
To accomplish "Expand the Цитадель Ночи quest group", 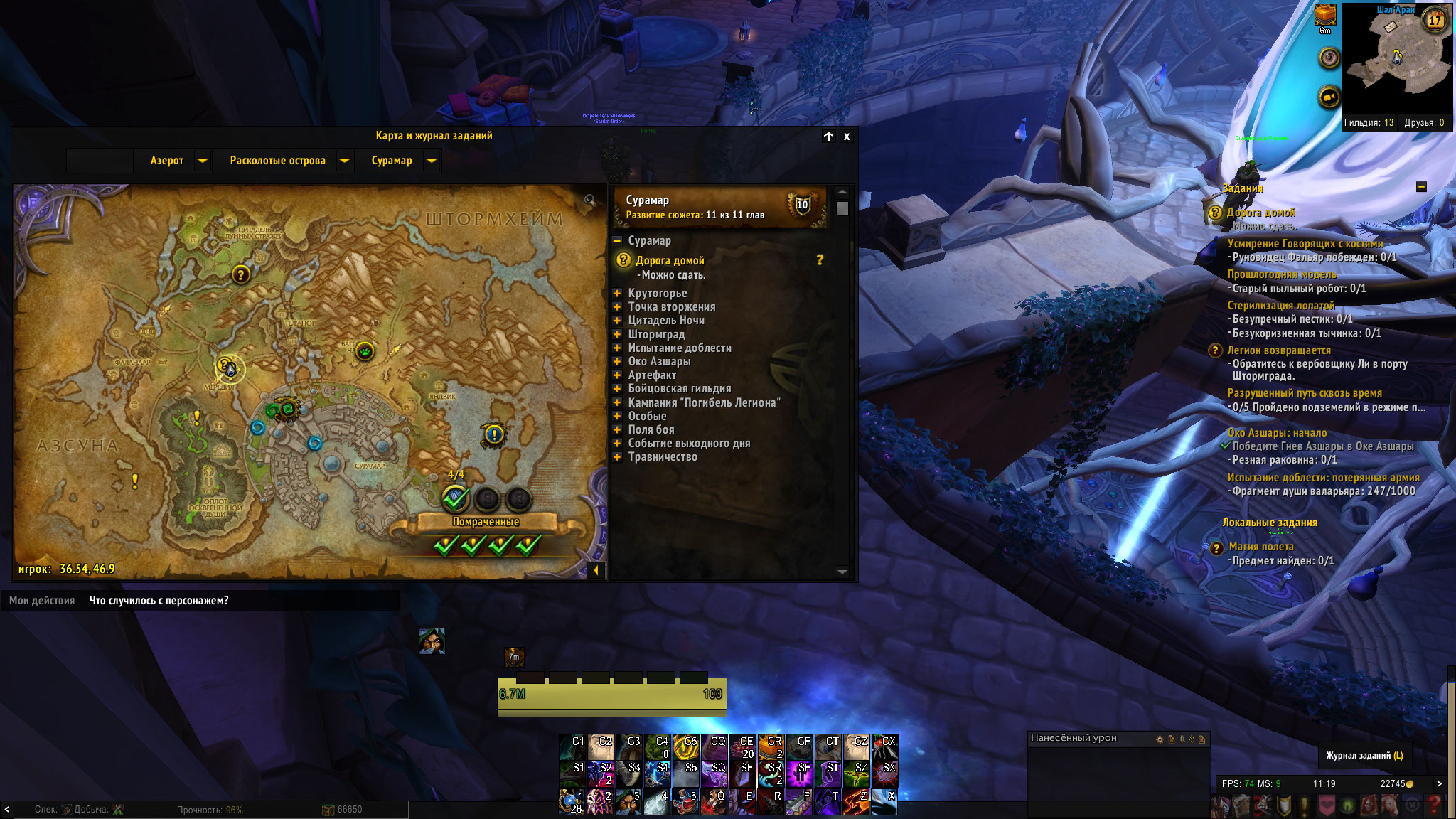I will click(617, 321).
